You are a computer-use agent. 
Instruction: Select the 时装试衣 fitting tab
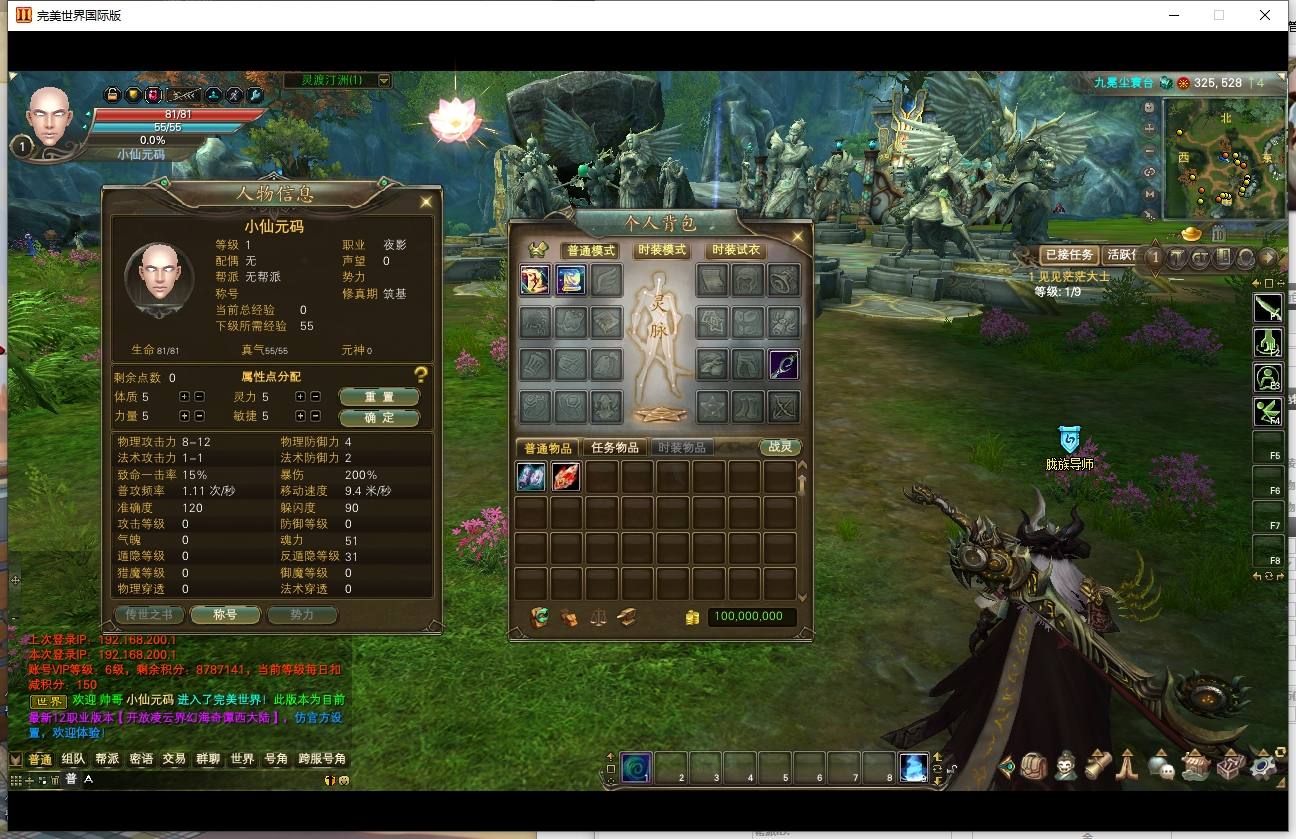click(x=735, y=250)
